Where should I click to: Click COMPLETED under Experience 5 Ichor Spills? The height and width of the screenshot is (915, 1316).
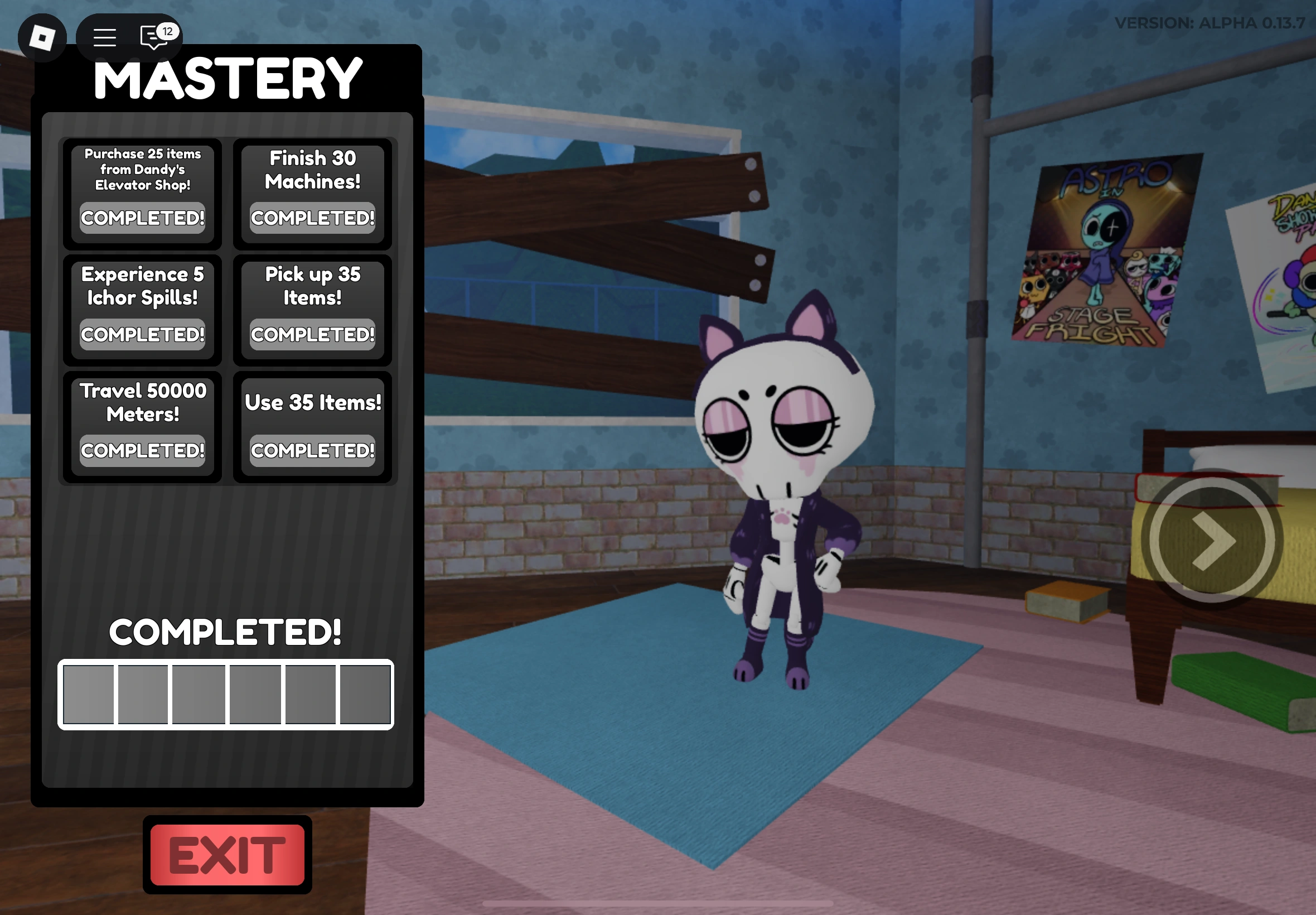tap(143, 335)
